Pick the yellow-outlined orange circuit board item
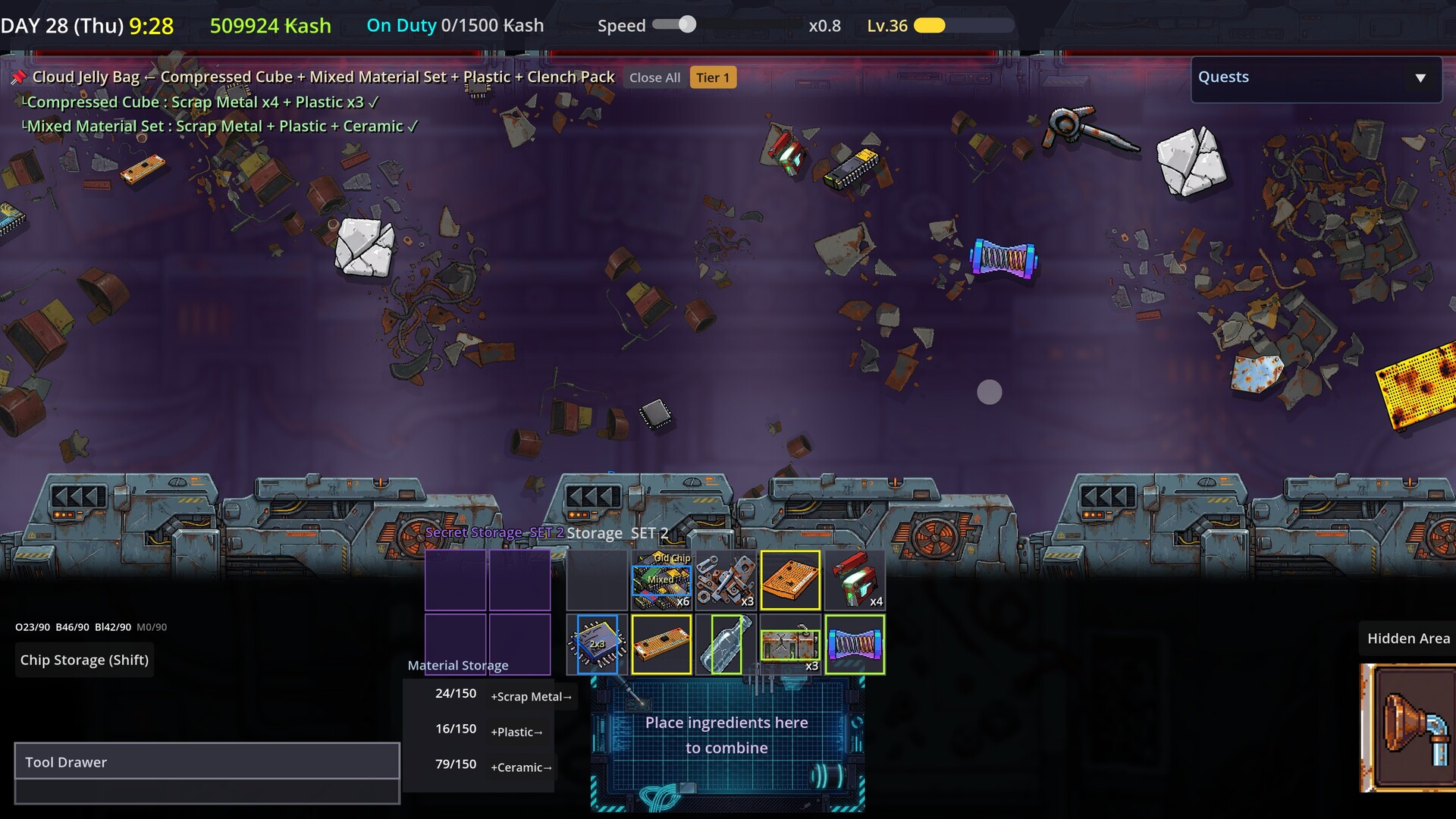 tap(790, 580)
